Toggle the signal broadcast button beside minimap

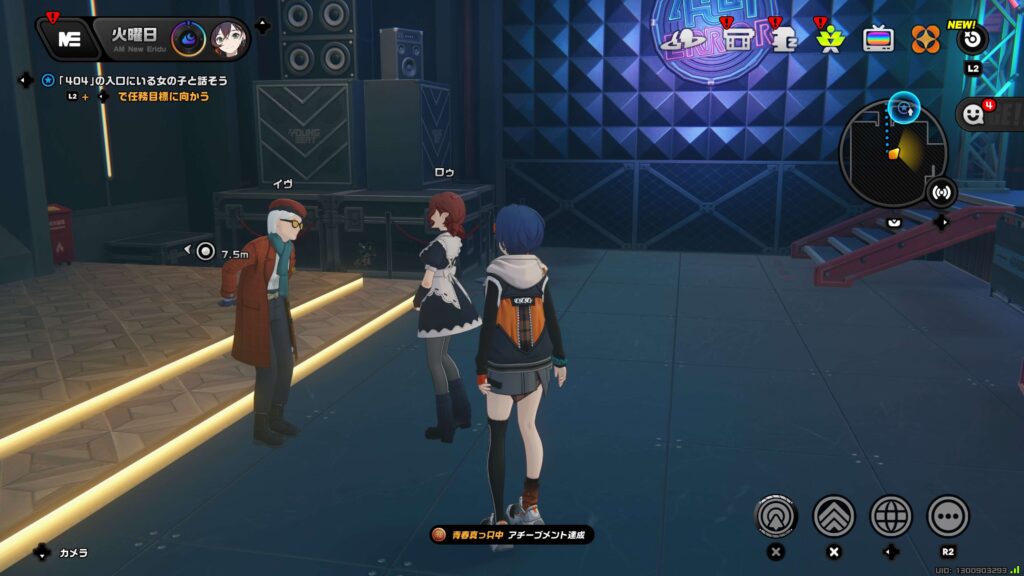(x=941, y=191)
